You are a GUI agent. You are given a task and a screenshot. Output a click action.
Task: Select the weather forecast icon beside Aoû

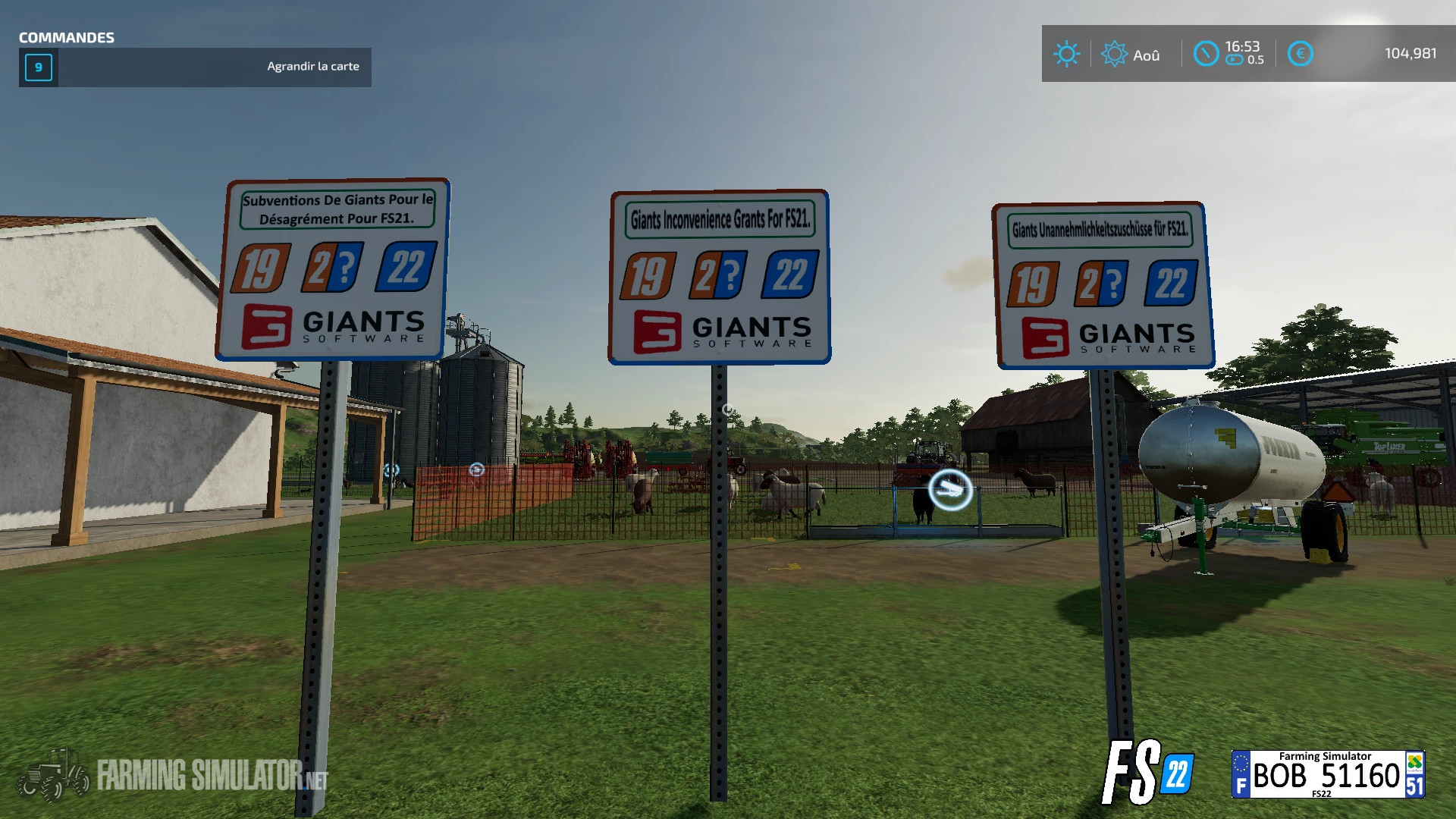click(1113, 54)
